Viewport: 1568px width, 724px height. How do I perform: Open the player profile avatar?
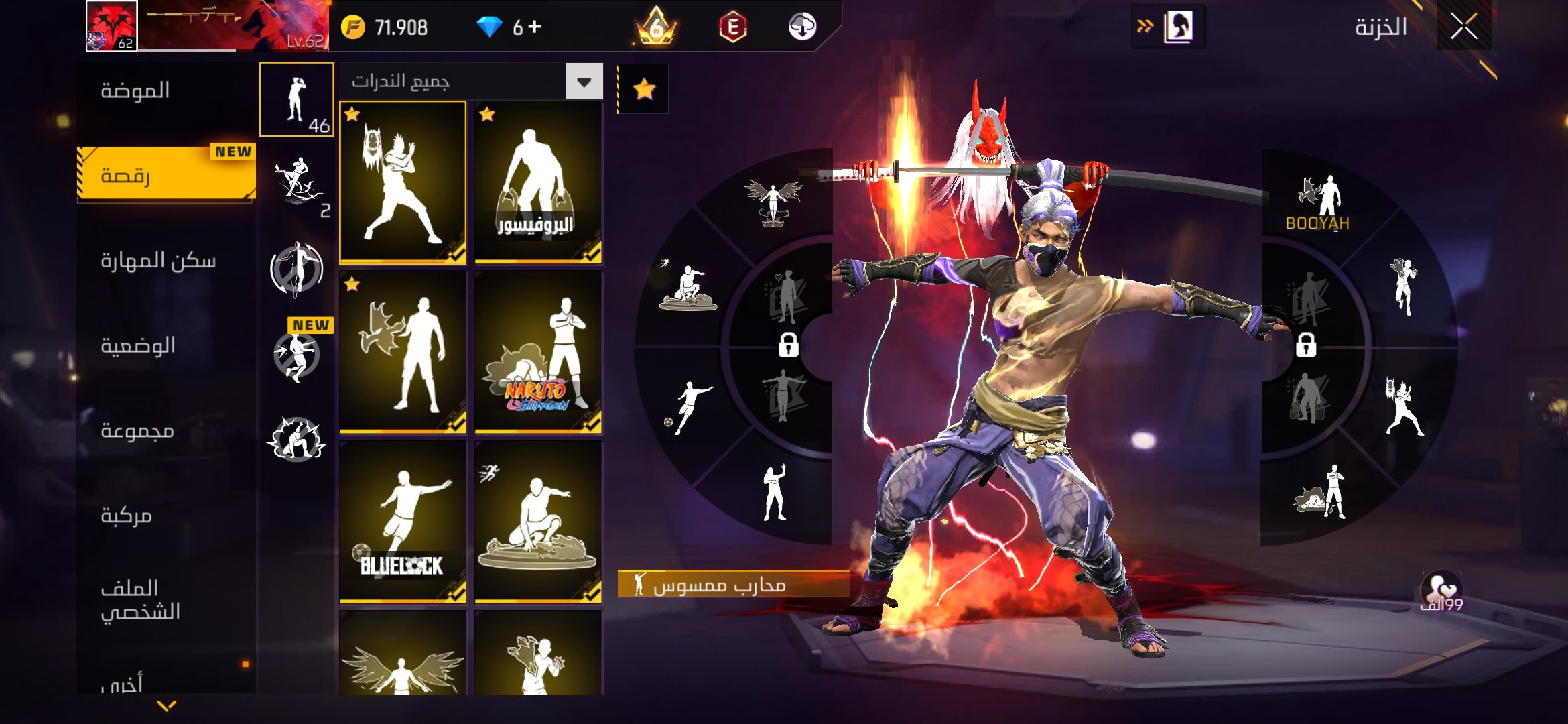point(112,26)
